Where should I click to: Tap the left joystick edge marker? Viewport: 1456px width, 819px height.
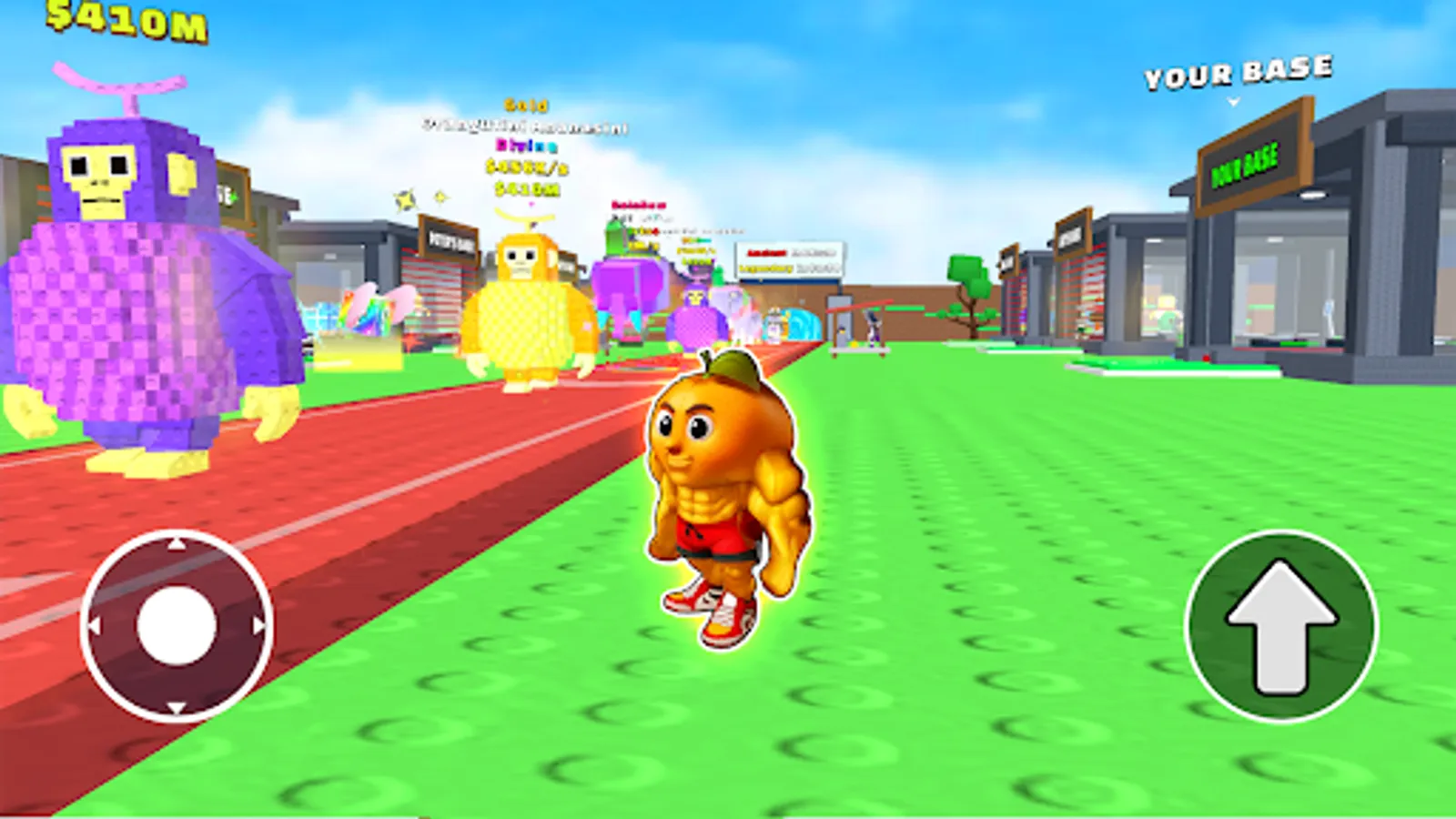93,626
